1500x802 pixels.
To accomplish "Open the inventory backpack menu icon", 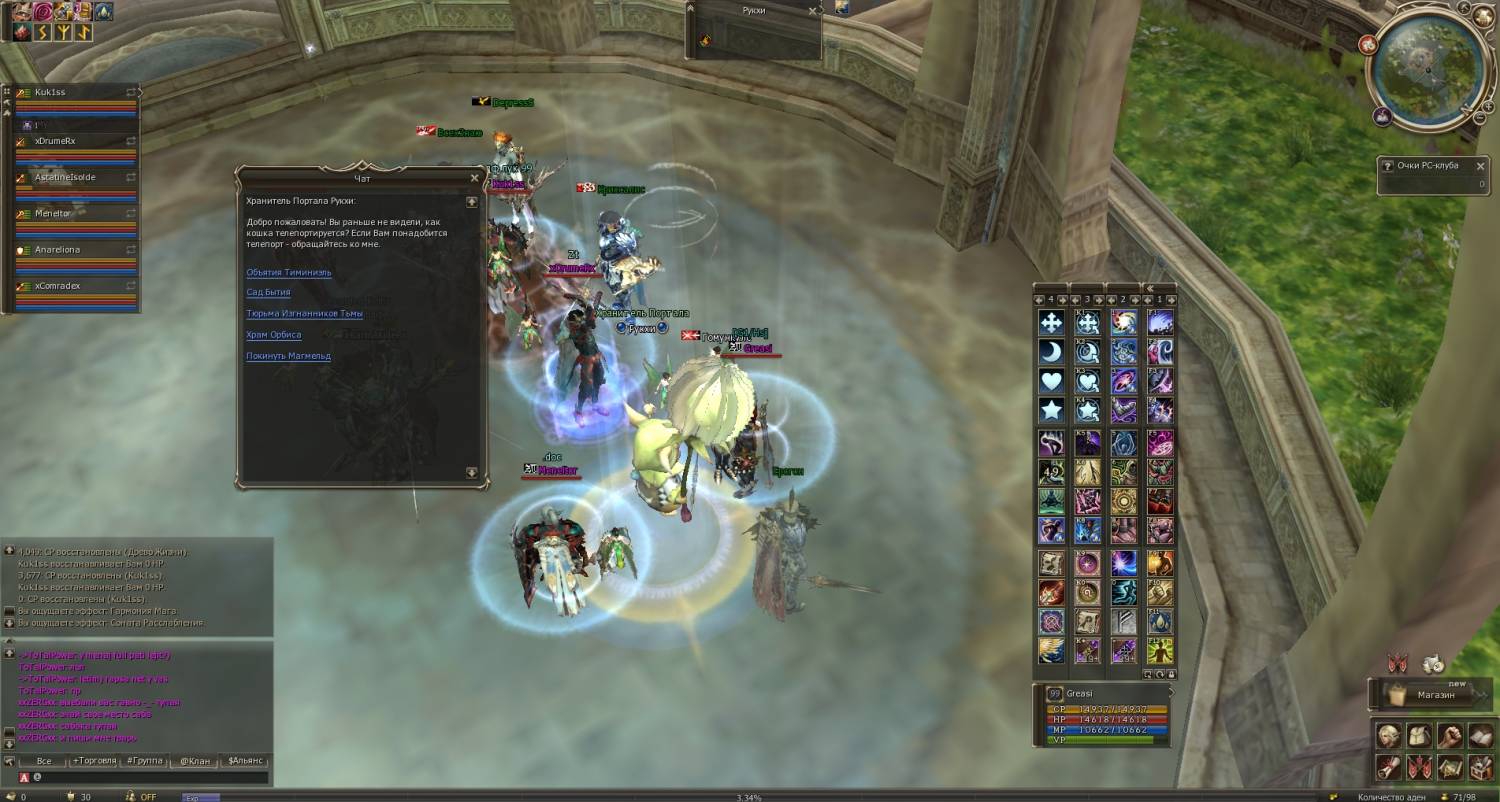I will click(x=1417, y=736).
